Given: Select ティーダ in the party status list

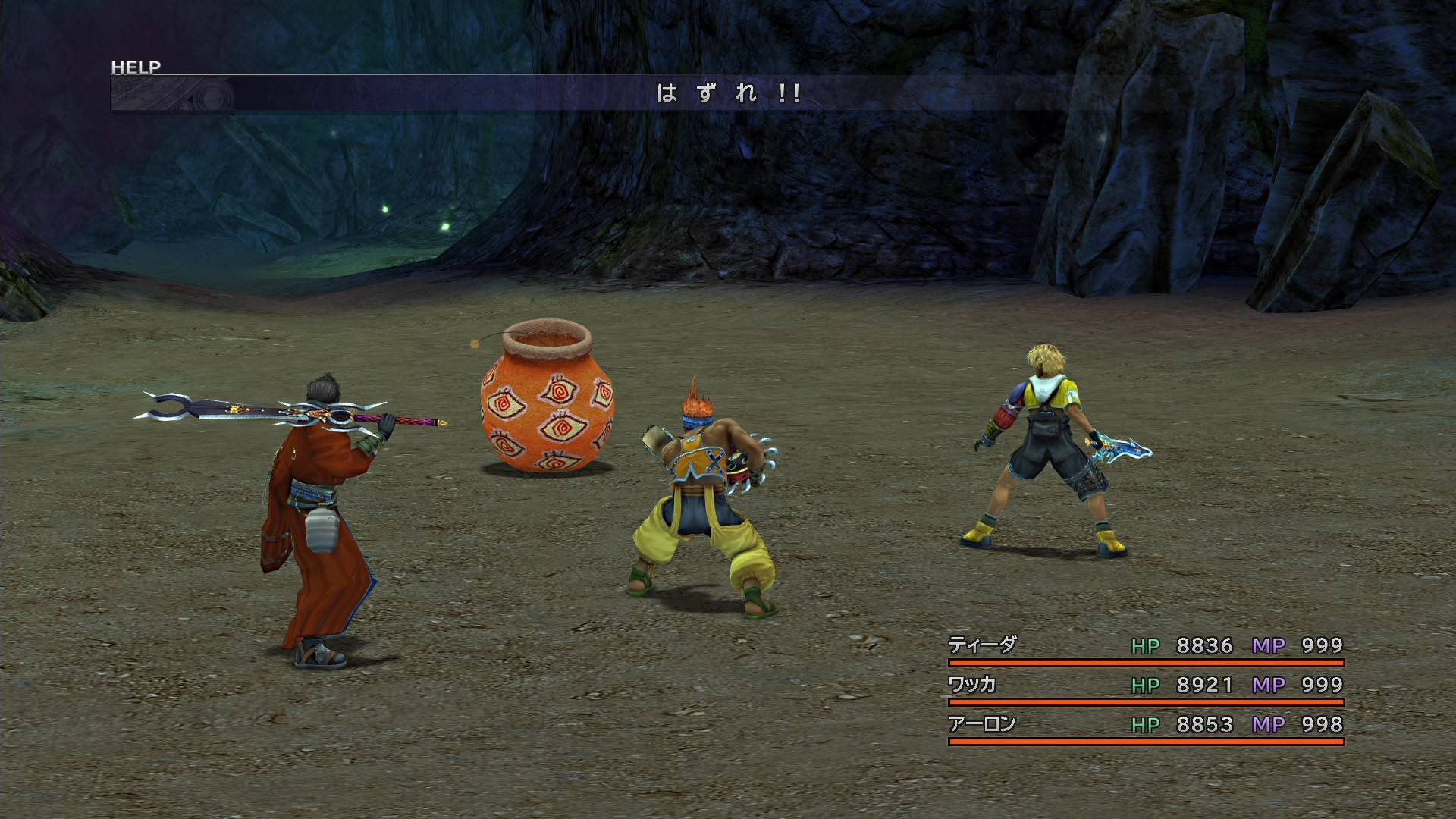Looking at the screenshot, I should tap(983, 645).
